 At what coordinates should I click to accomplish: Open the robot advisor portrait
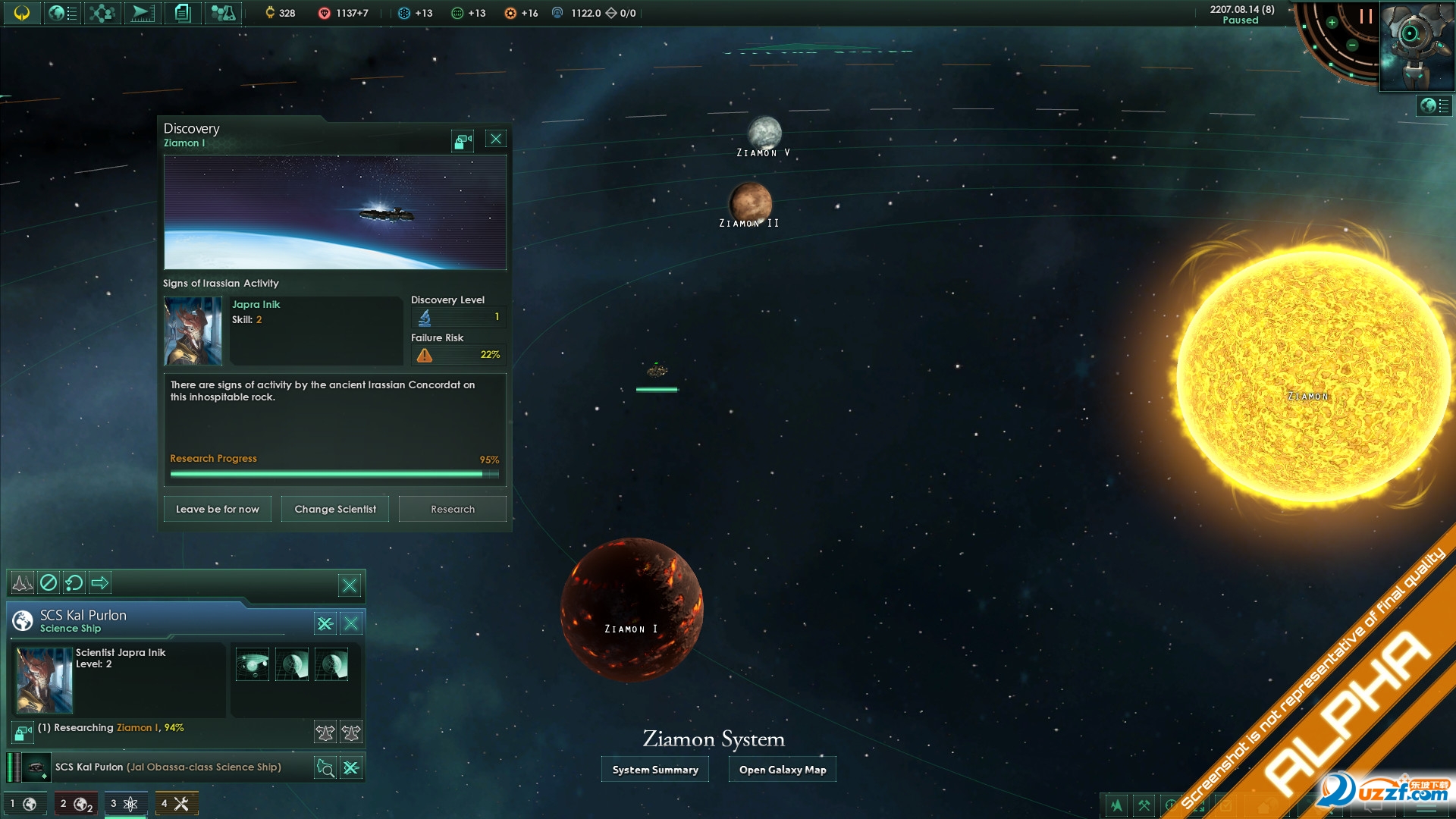(1415, 44)
